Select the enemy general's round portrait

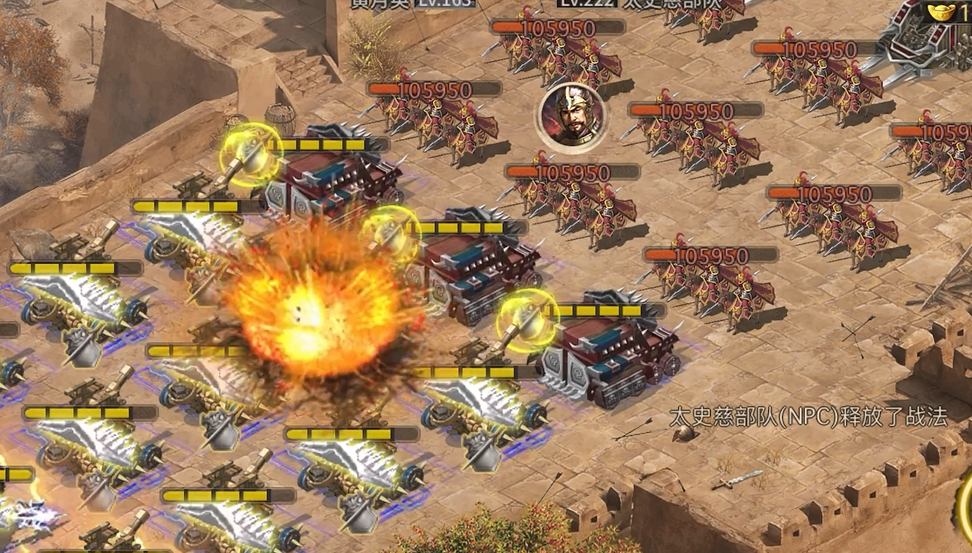(x=572, y=116)
